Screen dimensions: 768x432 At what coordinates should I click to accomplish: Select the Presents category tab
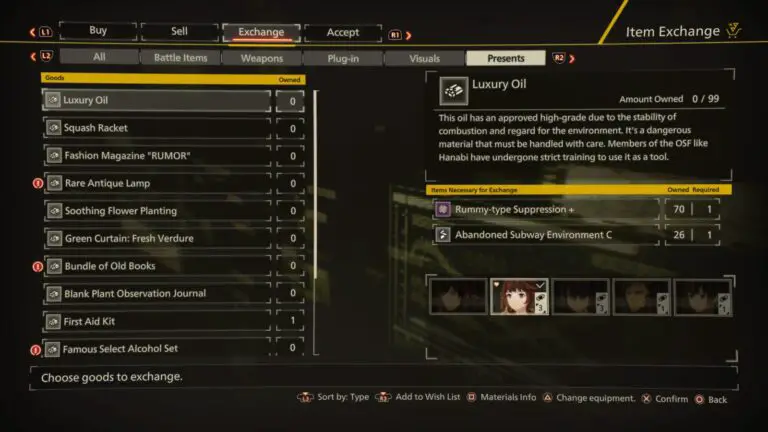pos(505,58)
